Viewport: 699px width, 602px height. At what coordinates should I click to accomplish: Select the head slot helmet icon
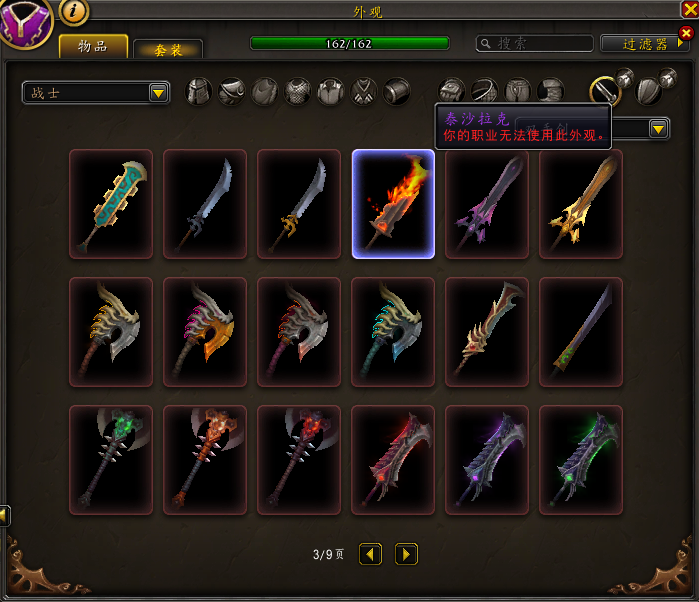click(201, 92)
